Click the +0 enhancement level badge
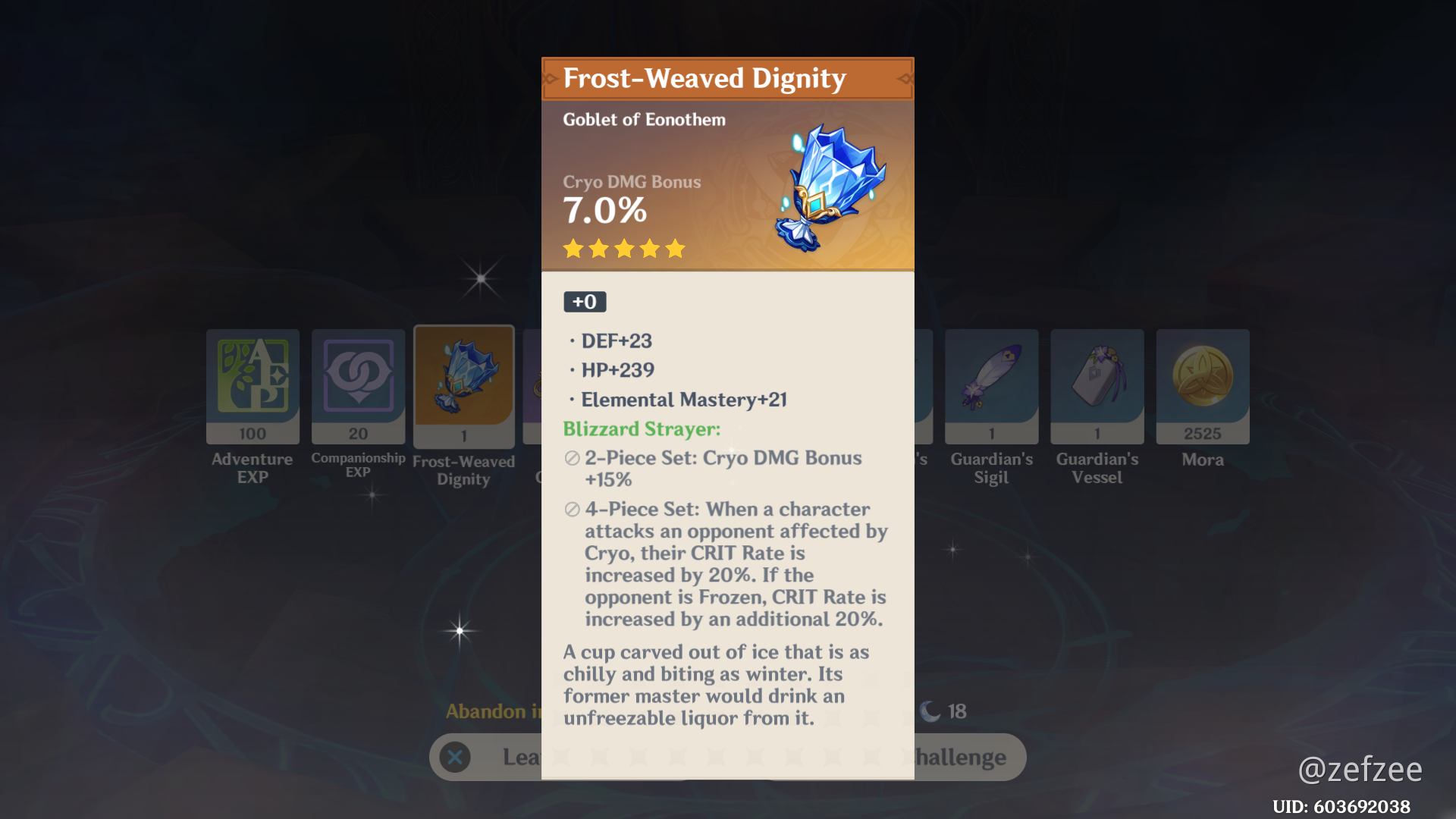Image resolution: width=1456 pixels, height=819 pixels. [x=584, y=301]
